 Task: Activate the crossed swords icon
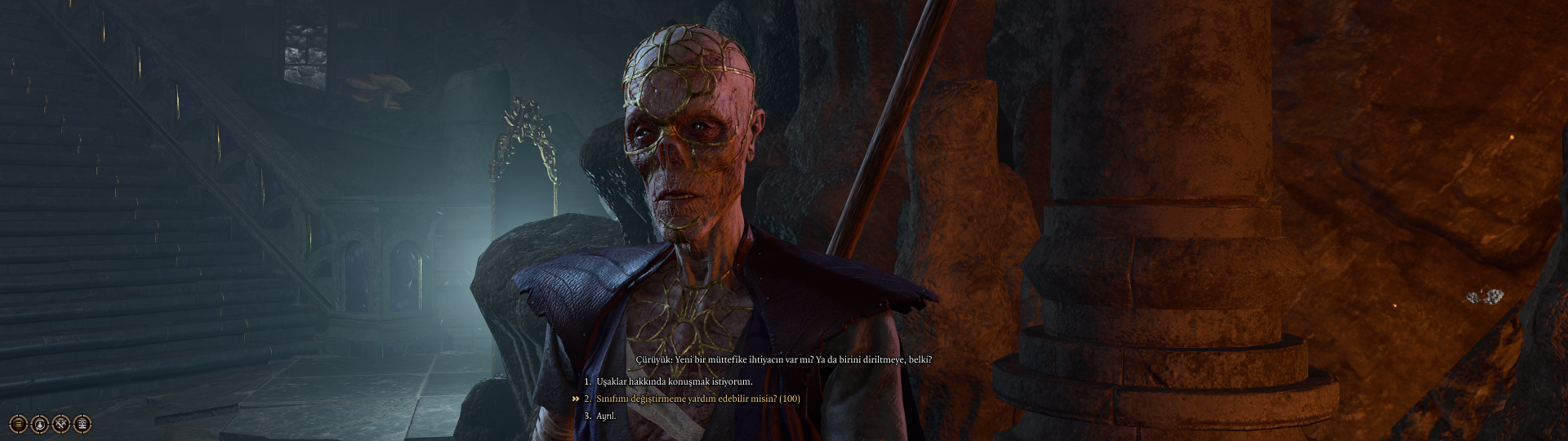click(x=61, y=424)
